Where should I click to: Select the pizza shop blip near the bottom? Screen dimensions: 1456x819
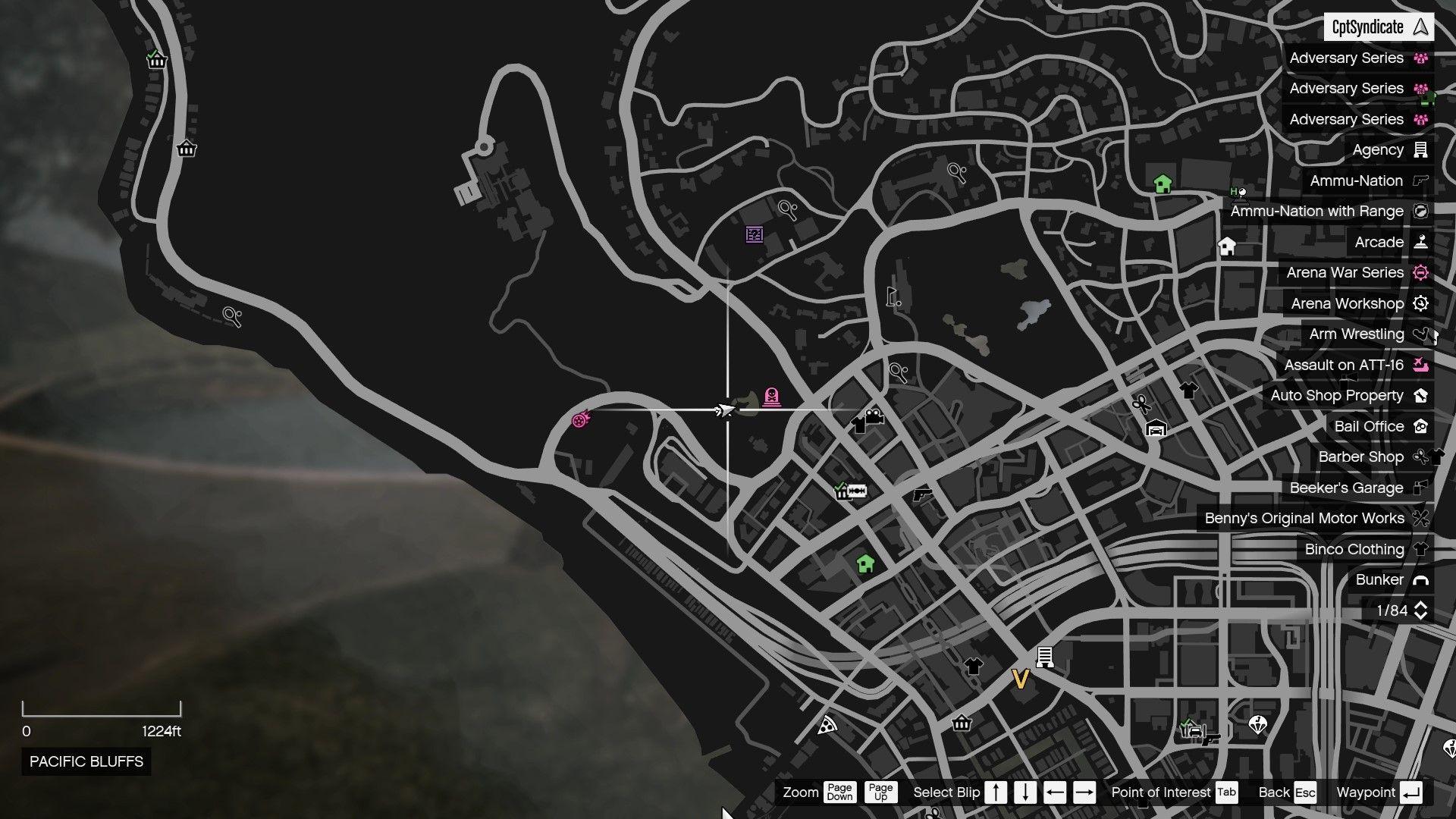click(x=826, y=724)
